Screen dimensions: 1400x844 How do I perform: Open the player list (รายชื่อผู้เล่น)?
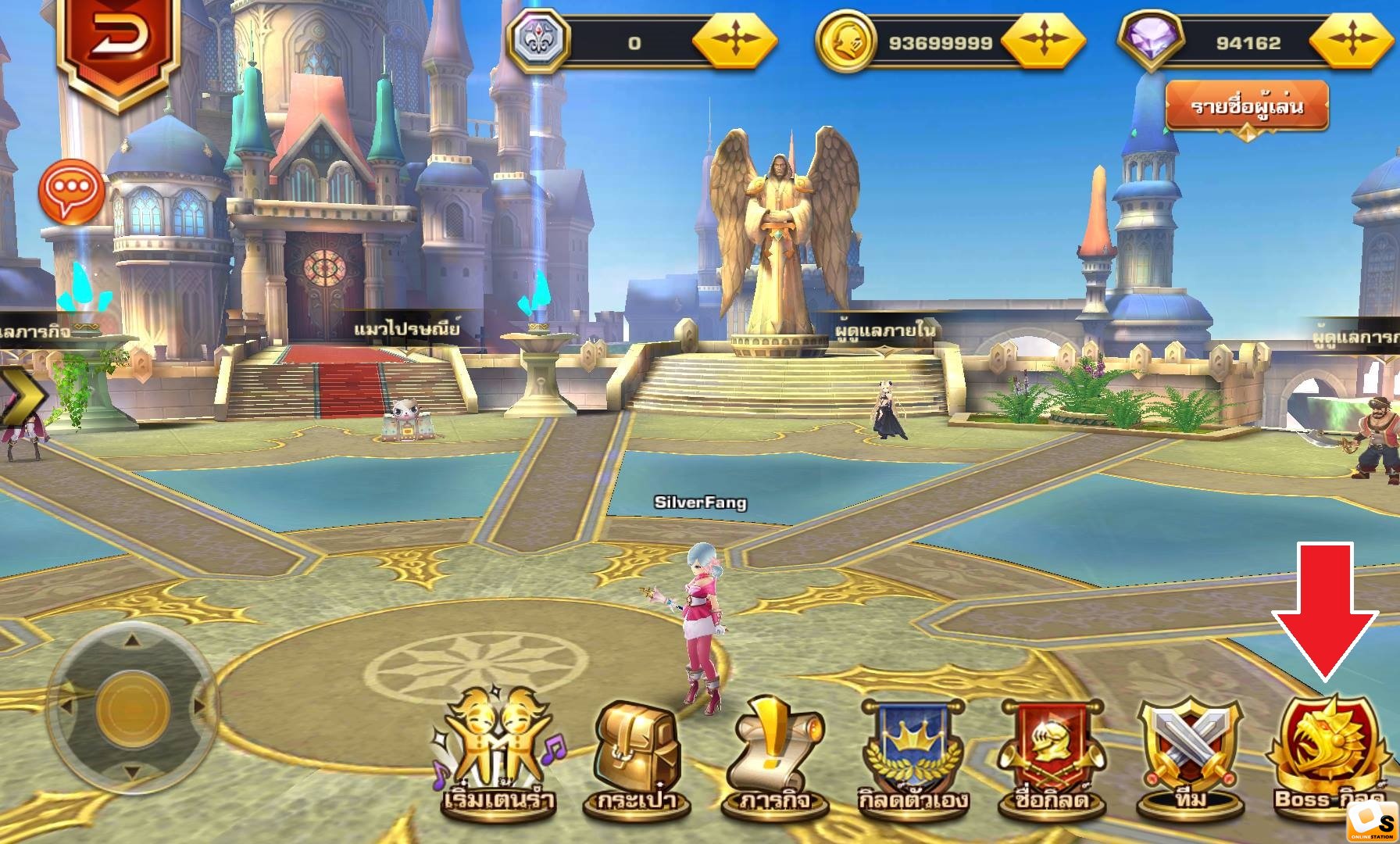(x=1247, y=106)
